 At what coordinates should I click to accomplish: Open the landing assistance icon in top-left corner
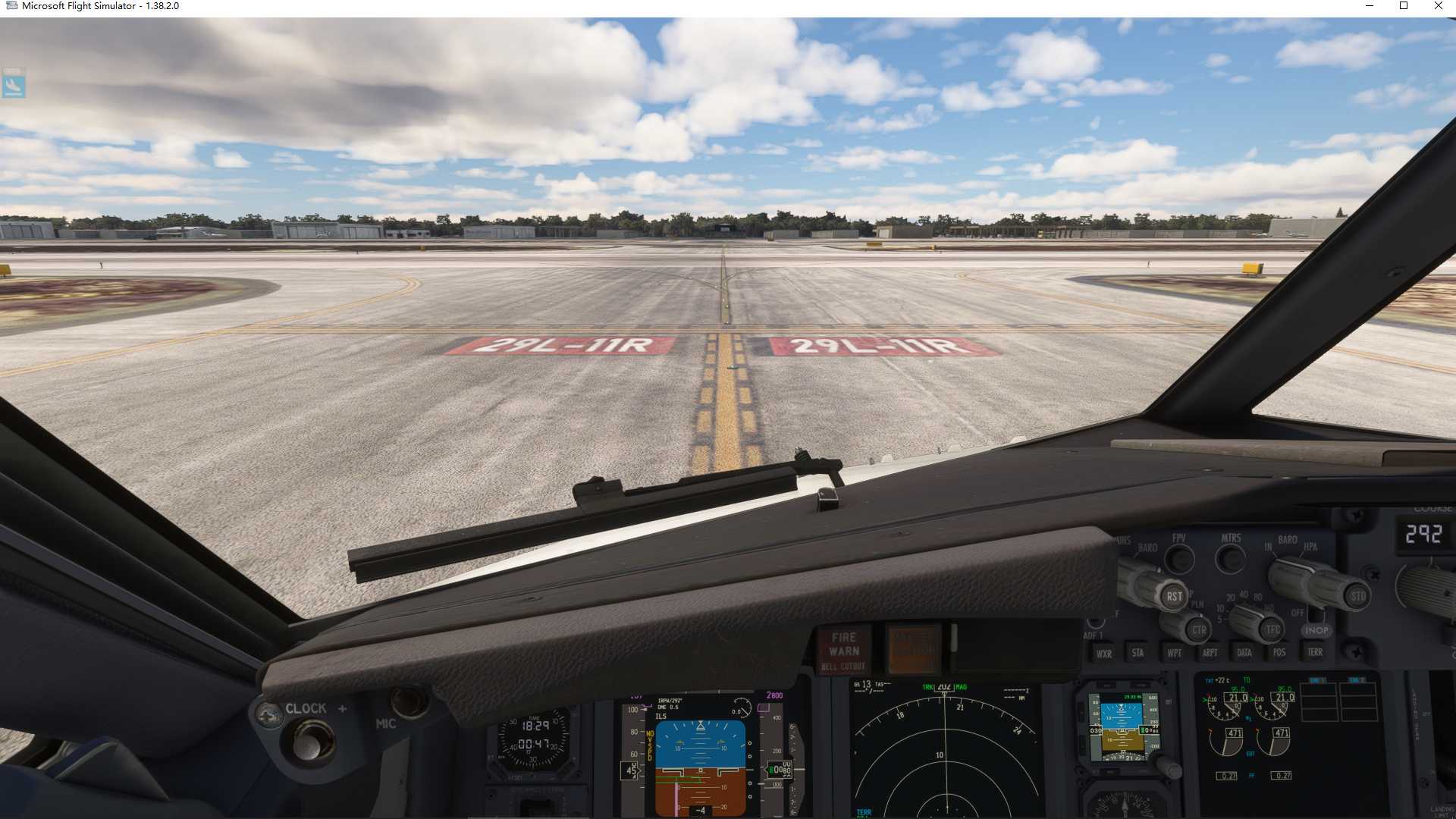pyautogui.click(x=13, y=86)
